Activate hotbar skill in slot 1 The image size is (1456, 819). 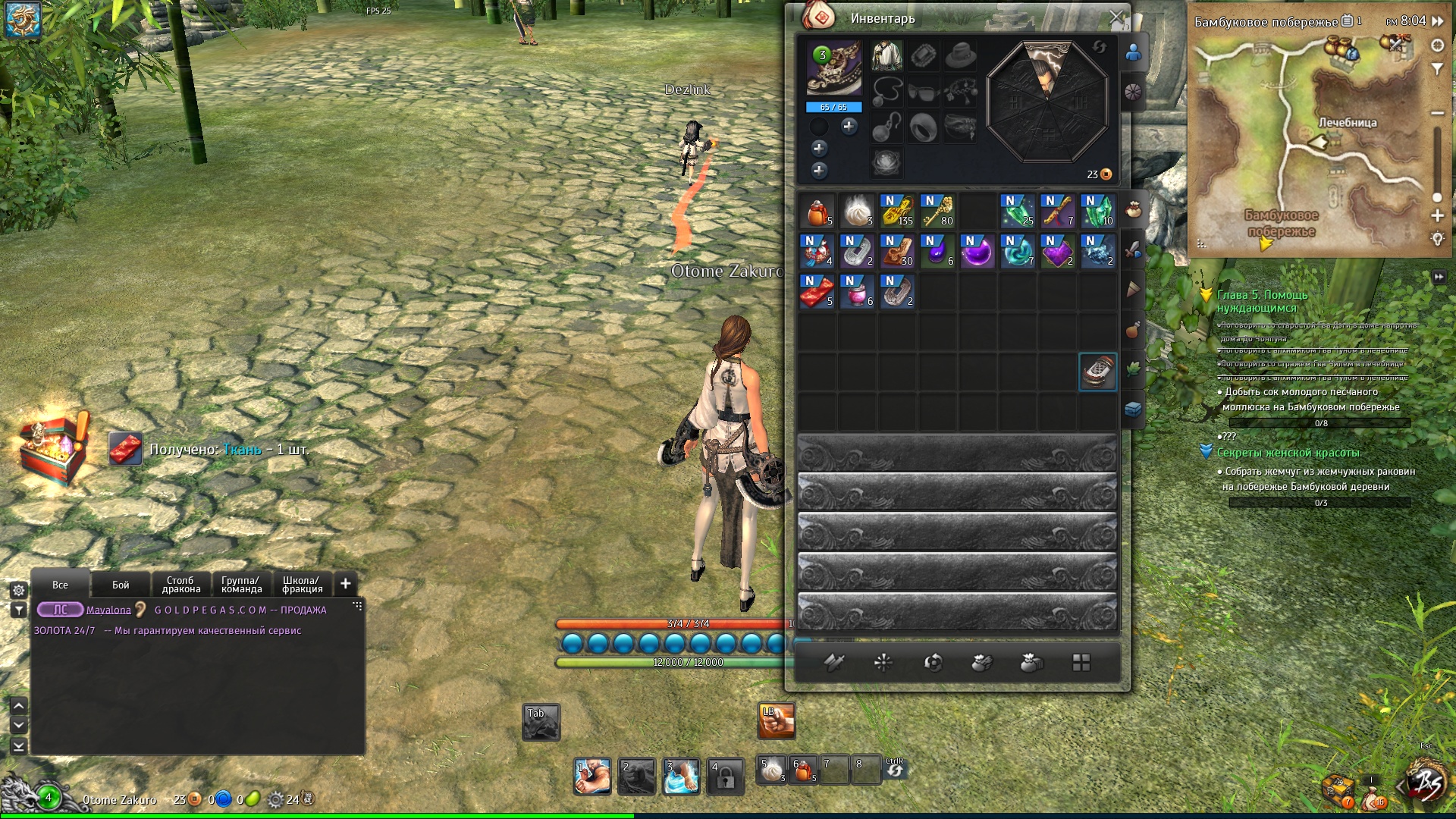(592, 777)
